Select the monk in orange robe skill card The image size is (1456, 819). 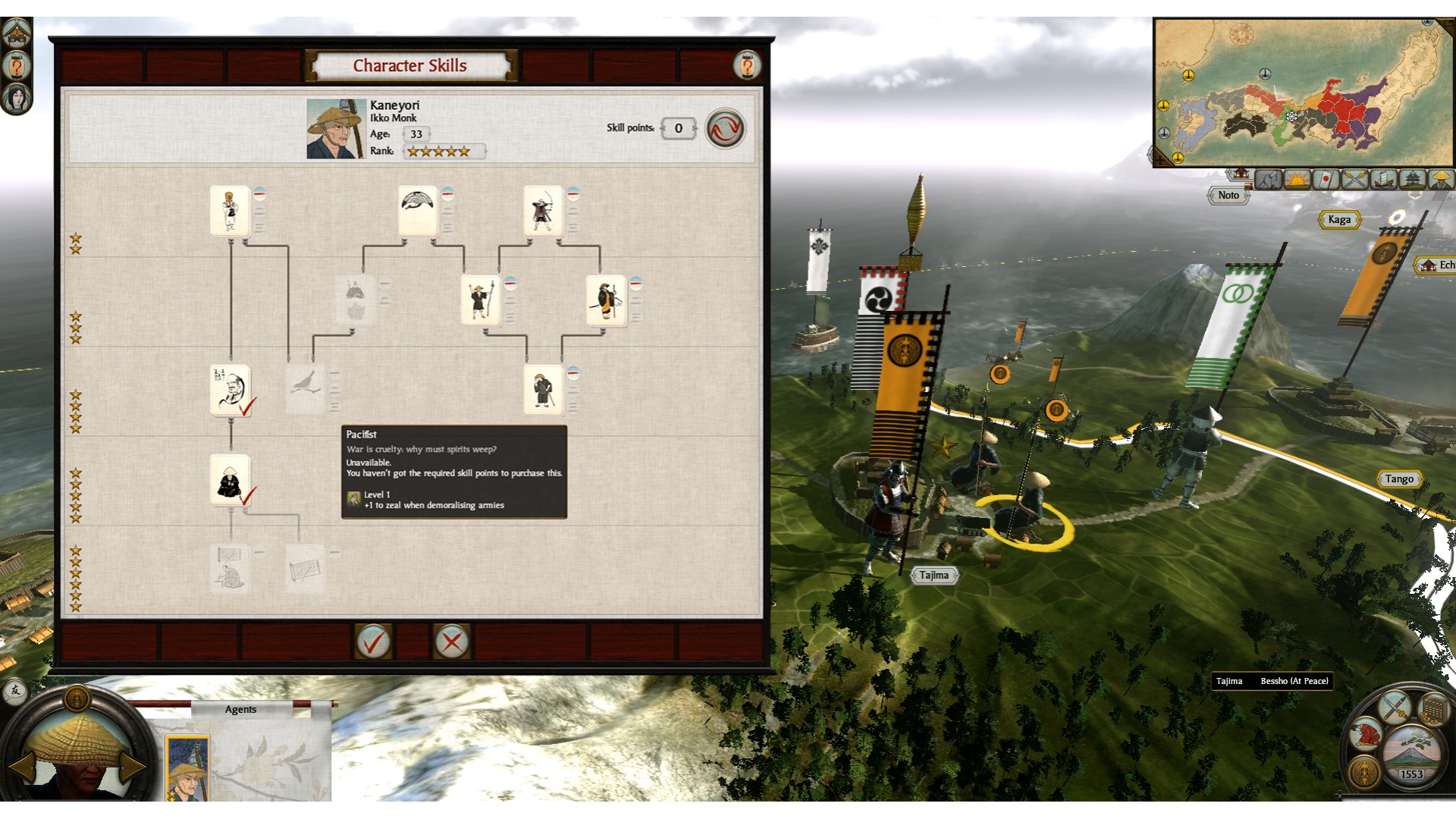pyautogui.click(x=605, y=300)
